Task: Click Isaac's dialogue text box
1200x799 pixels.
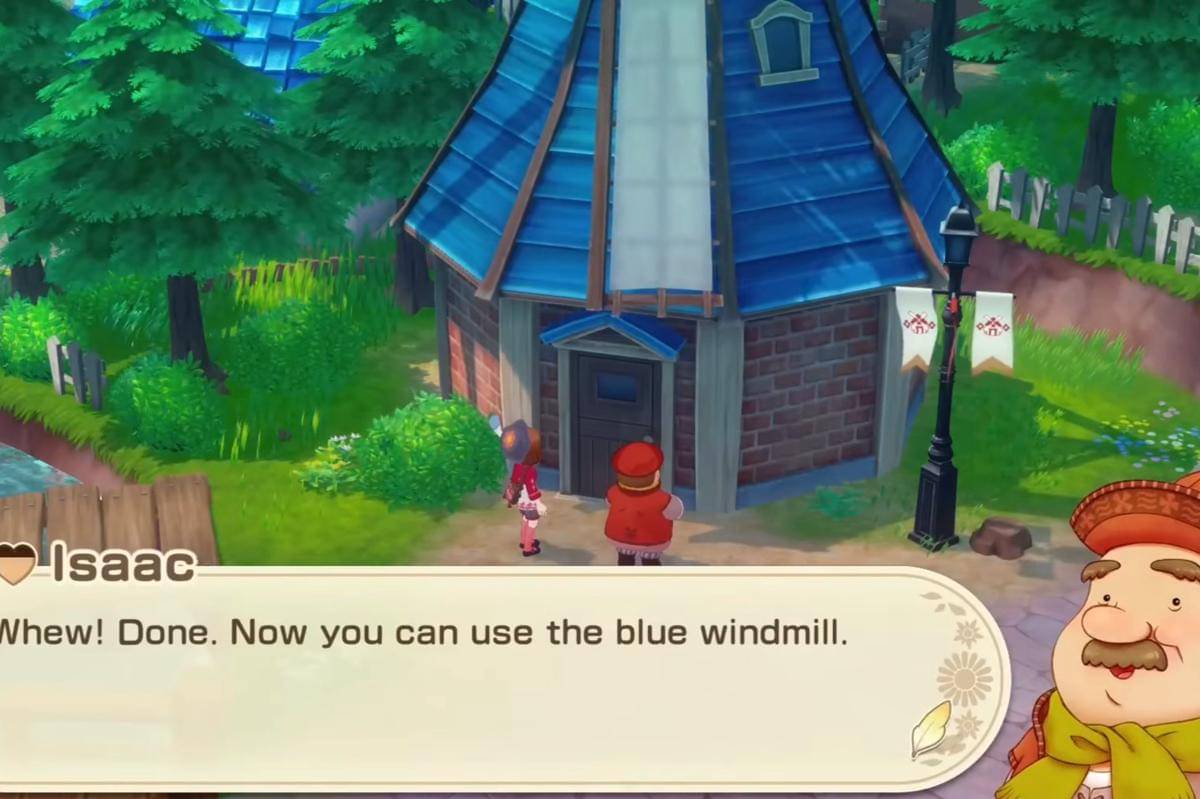Action: tap(480, 680)
